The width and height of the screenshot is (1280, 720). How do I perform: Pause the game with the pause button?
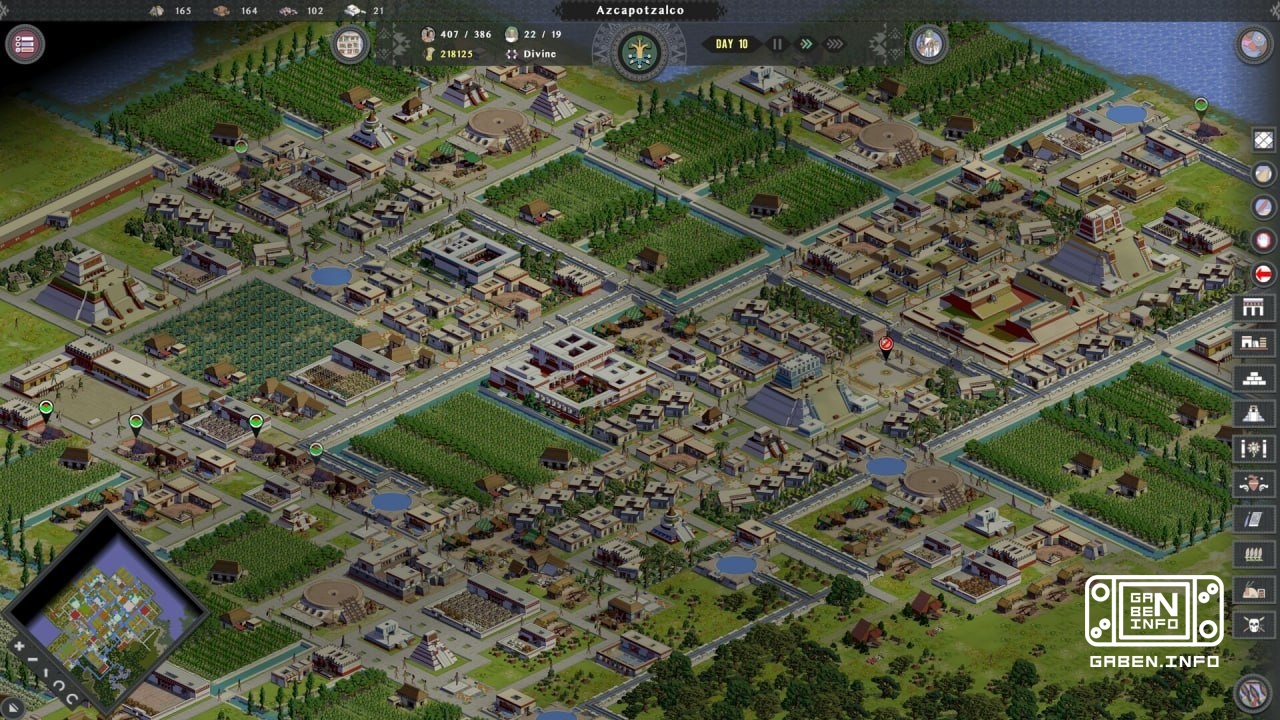(x=777, y=44)
